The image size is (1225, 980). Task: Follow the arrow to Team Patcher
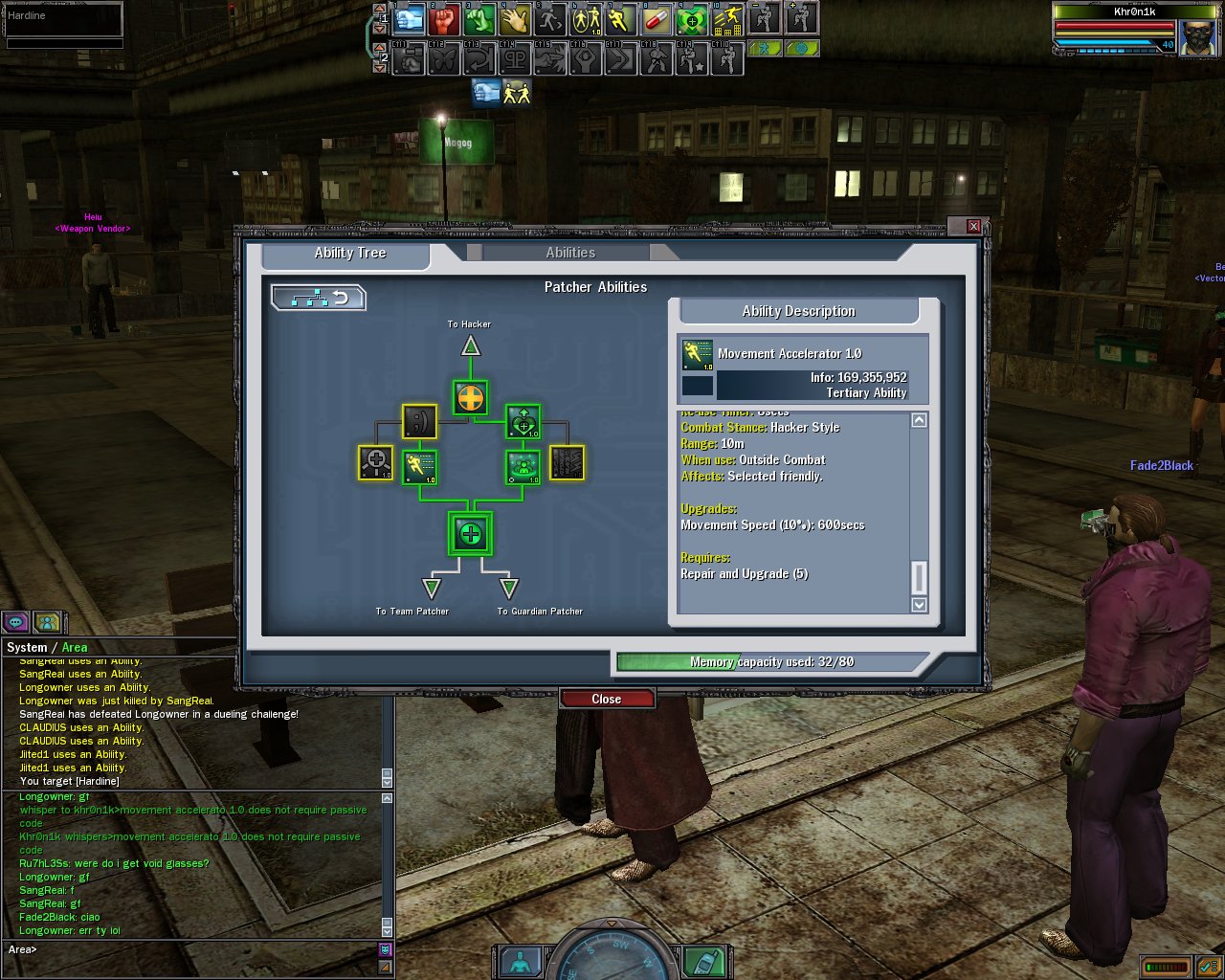click(x=432, y=588)
